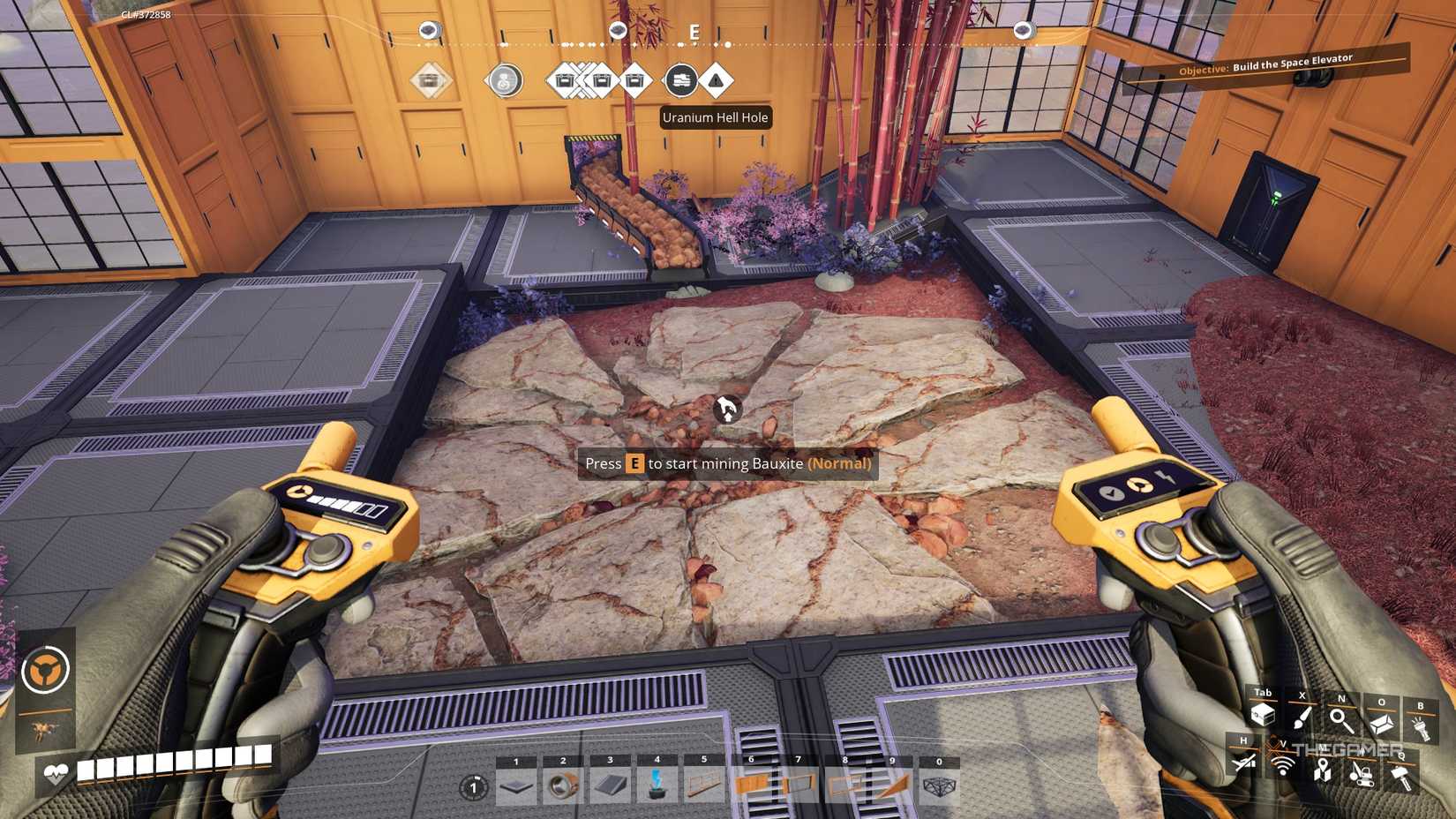Image resolution: width=1456 pixels, height=819 pixels.
Task: Expand hotbar slot 8 window wall options
Action: click(844, 782)
